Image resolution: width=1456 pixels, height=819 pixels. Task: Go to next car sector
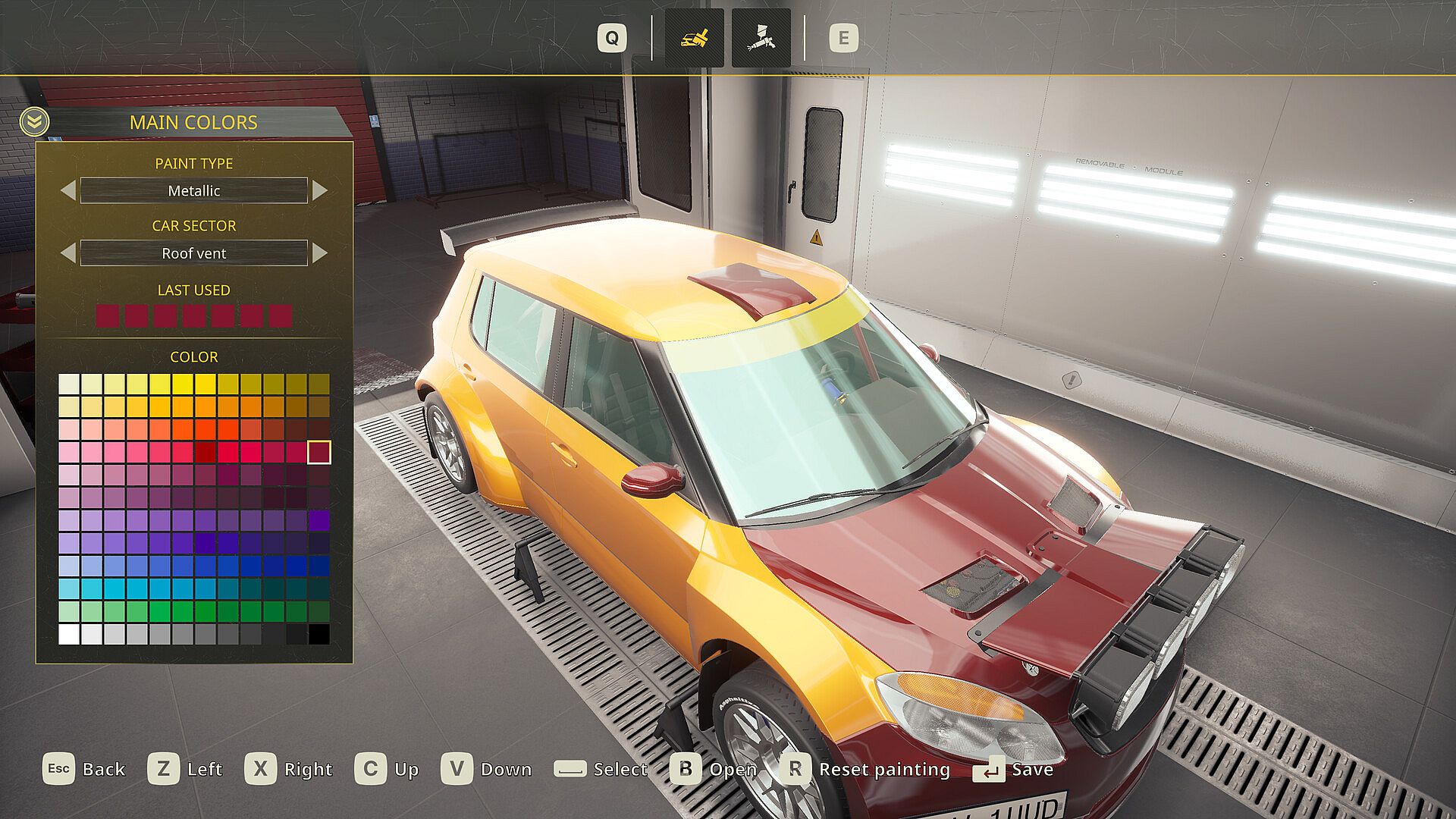pos(320,253)
